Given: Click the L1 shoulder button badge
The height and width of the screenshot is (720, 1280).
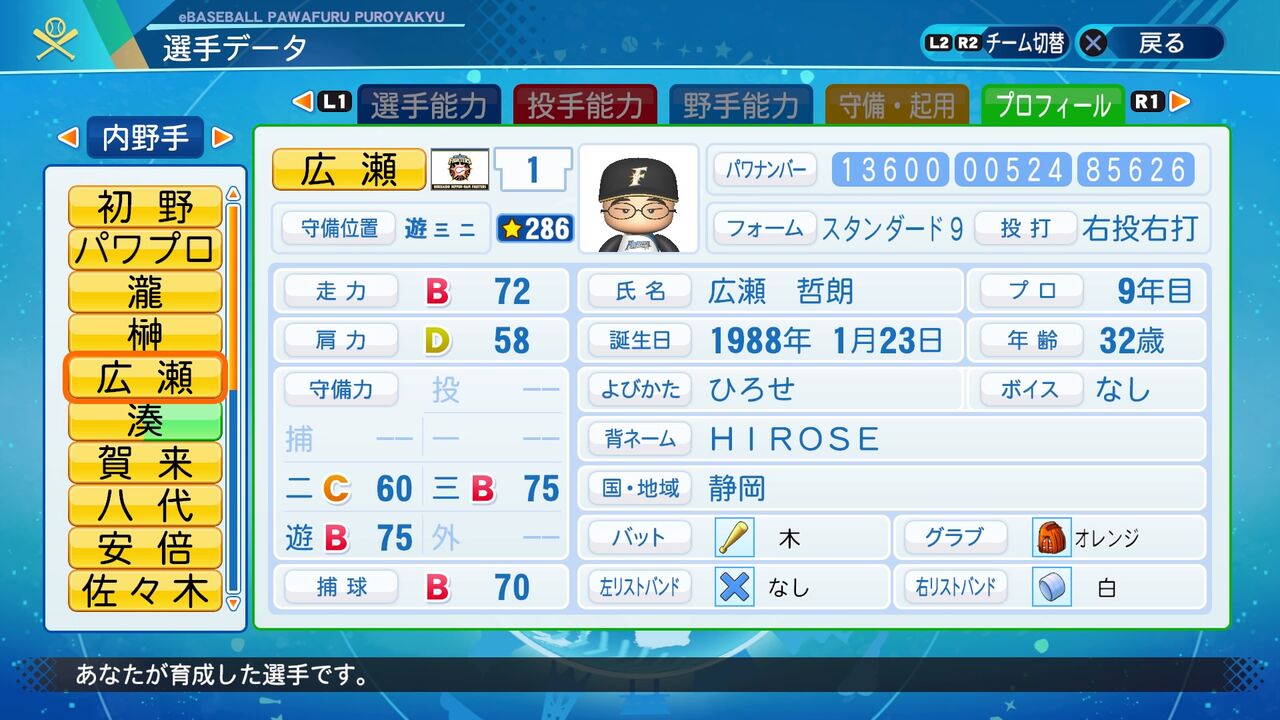Looking at the screenshot, I should (333, 101).
